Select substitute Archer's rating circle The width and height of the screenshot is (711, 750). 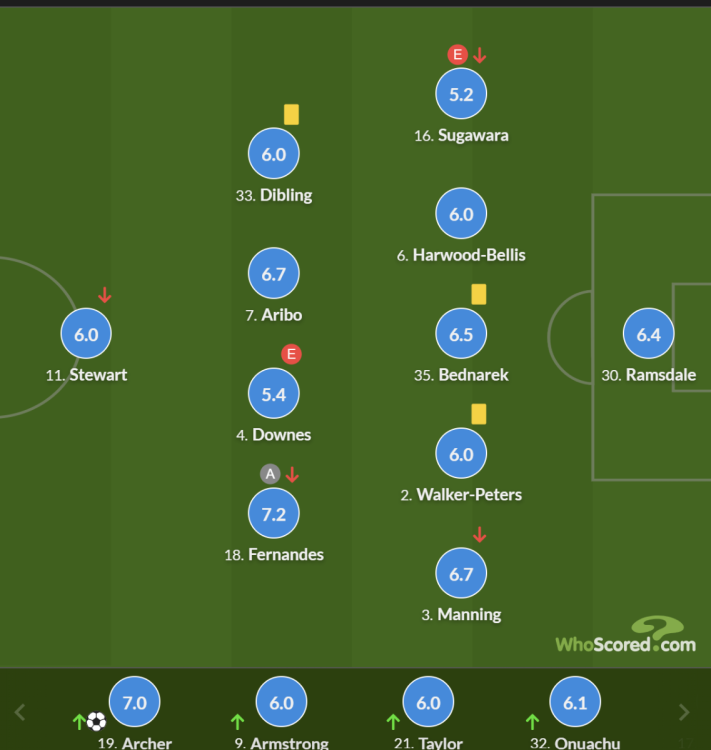(x=134, y=703)
